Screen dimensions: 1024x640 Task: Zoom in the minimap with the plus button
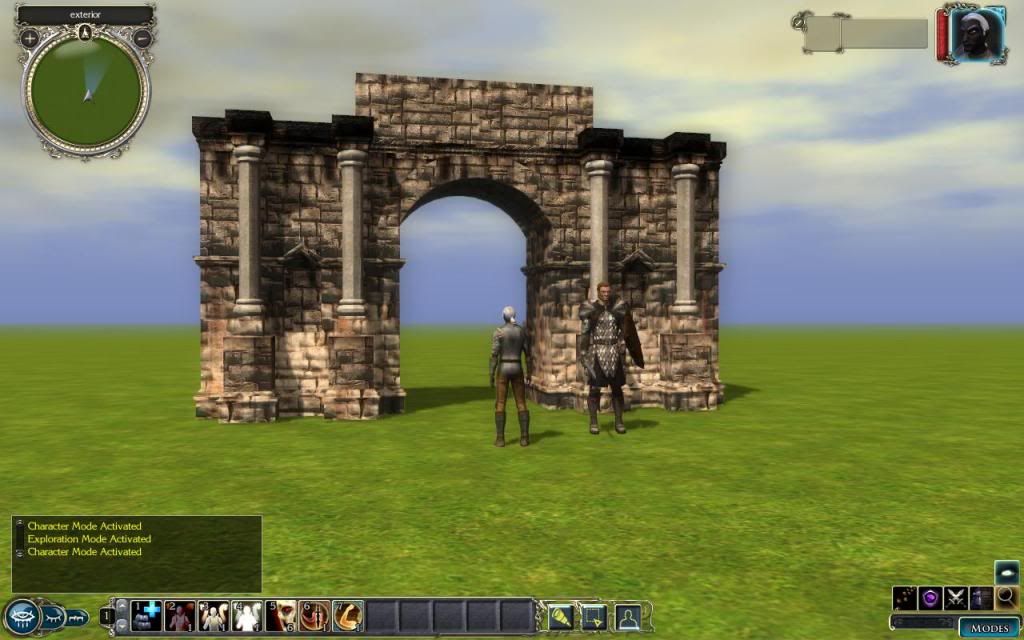point(29,38)
